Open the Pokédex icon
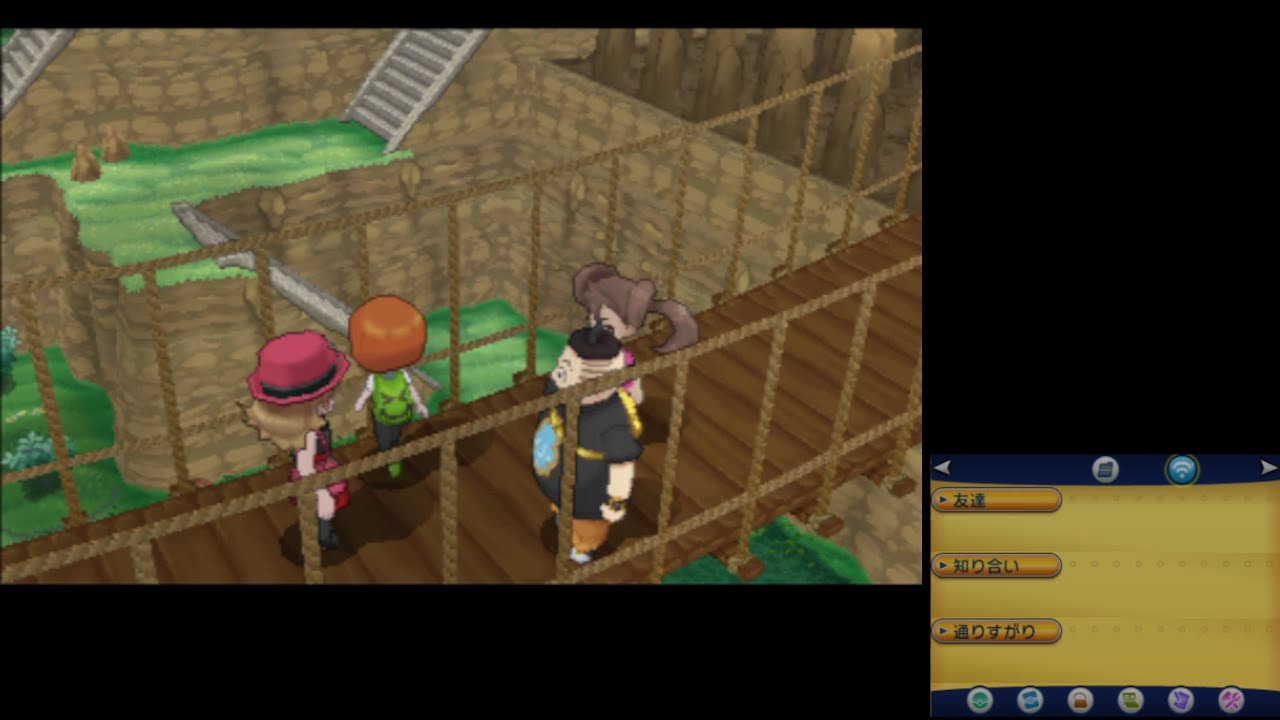The height and width of the screenshot is (720, 1280). coord(1030,700)
